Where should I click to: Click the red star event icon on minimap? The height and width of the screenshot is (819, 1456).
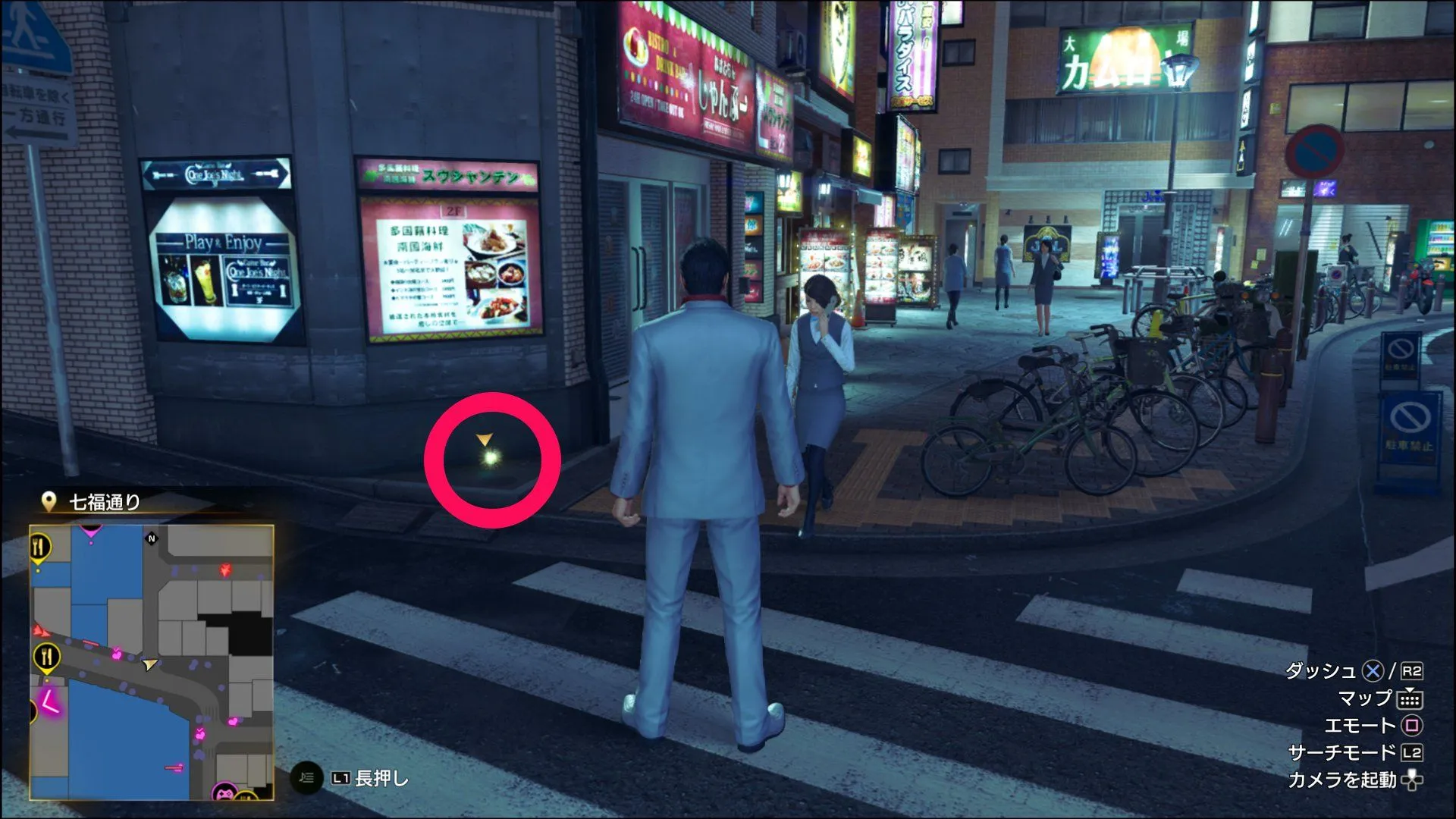[x=225, y=569]
